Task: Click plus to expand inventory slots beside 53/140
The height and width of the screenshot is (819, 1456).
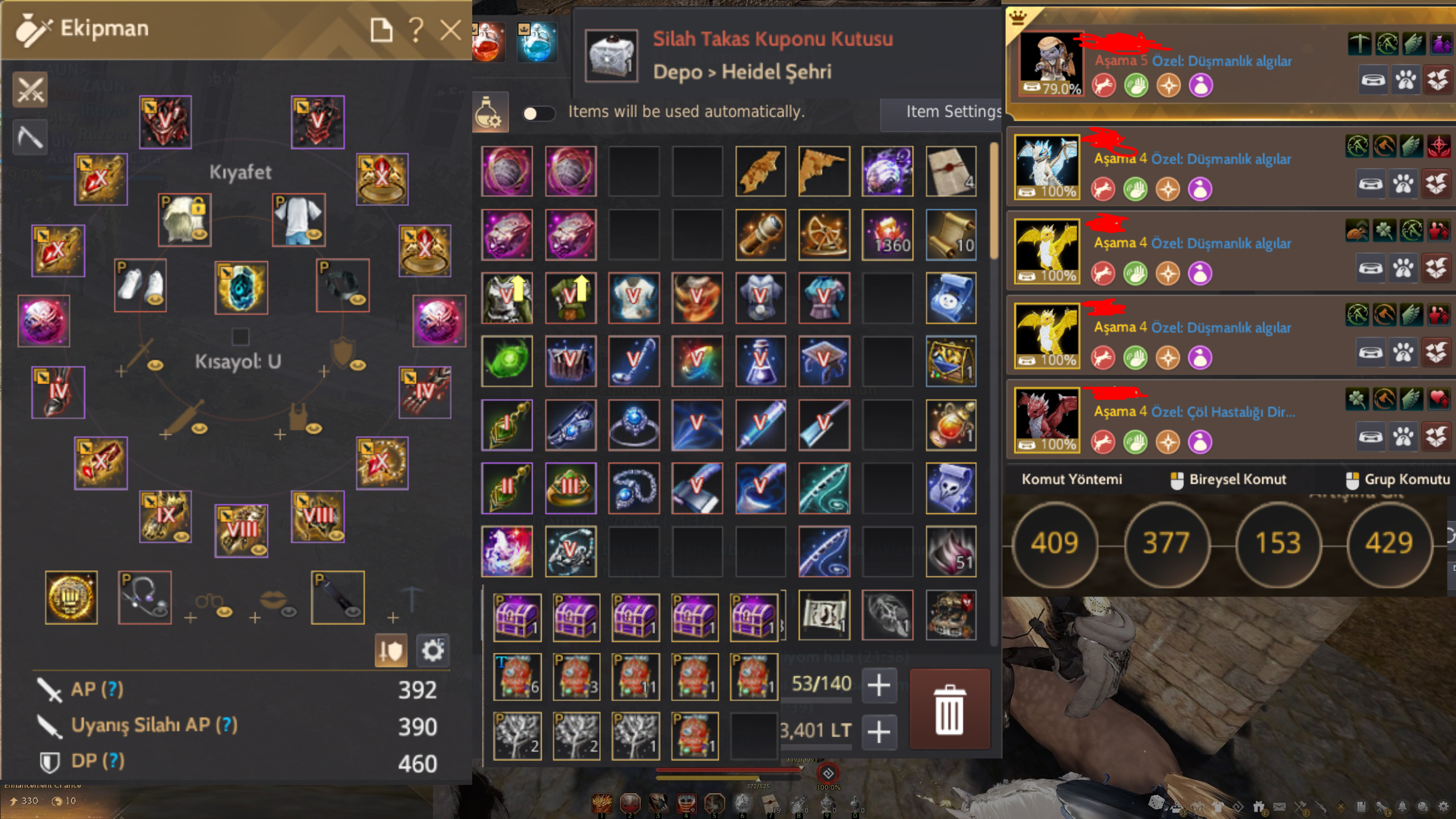Action: [878, 685]
